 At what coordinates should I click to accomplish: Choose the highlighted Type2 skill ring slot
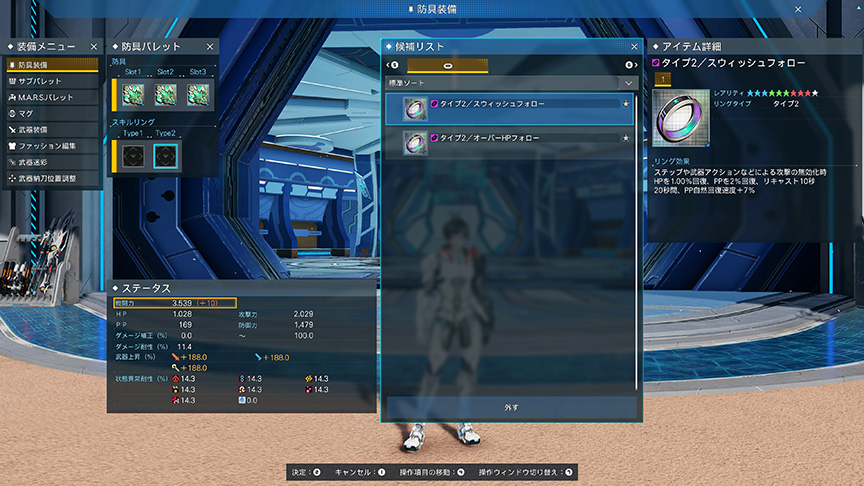point(165,155)
